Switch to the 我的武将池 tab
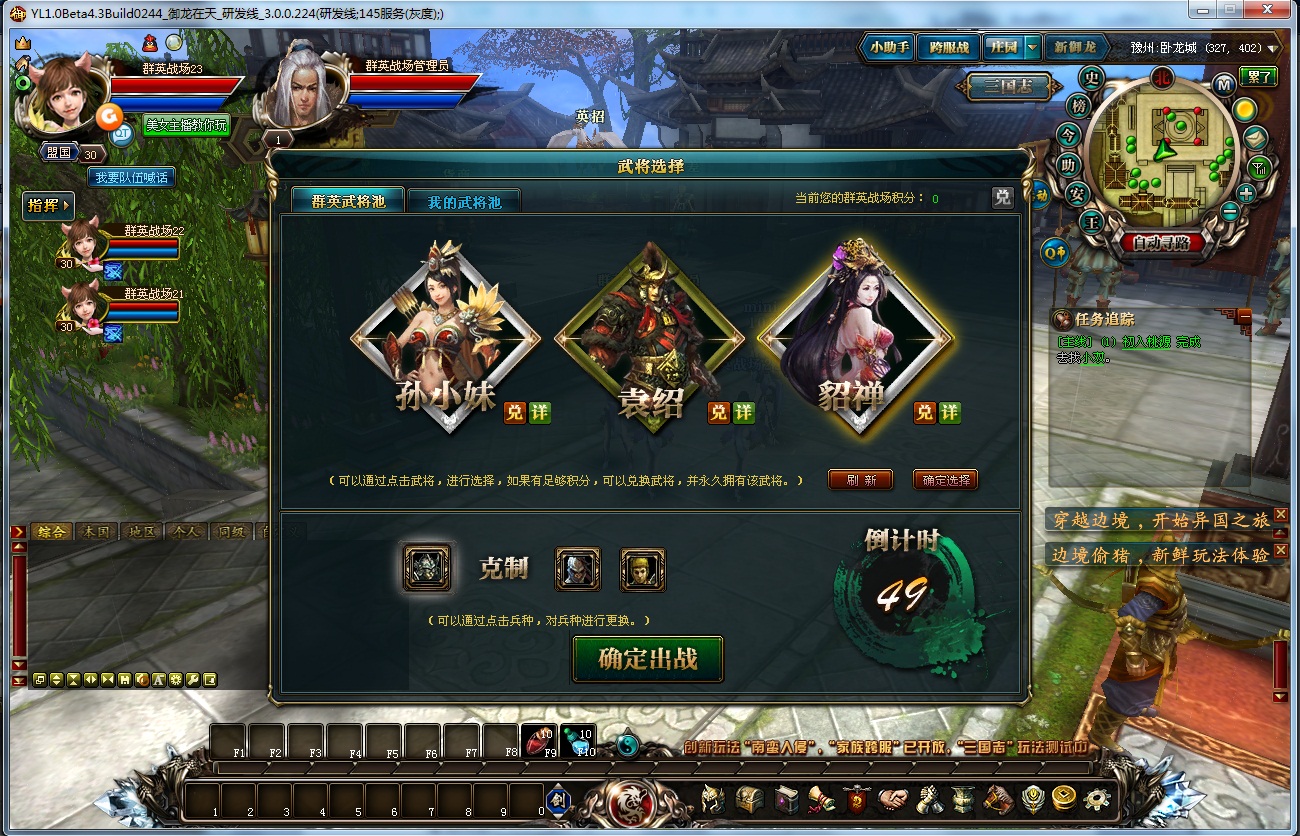This screenshot has height=836, width=1300. [463, 201]
